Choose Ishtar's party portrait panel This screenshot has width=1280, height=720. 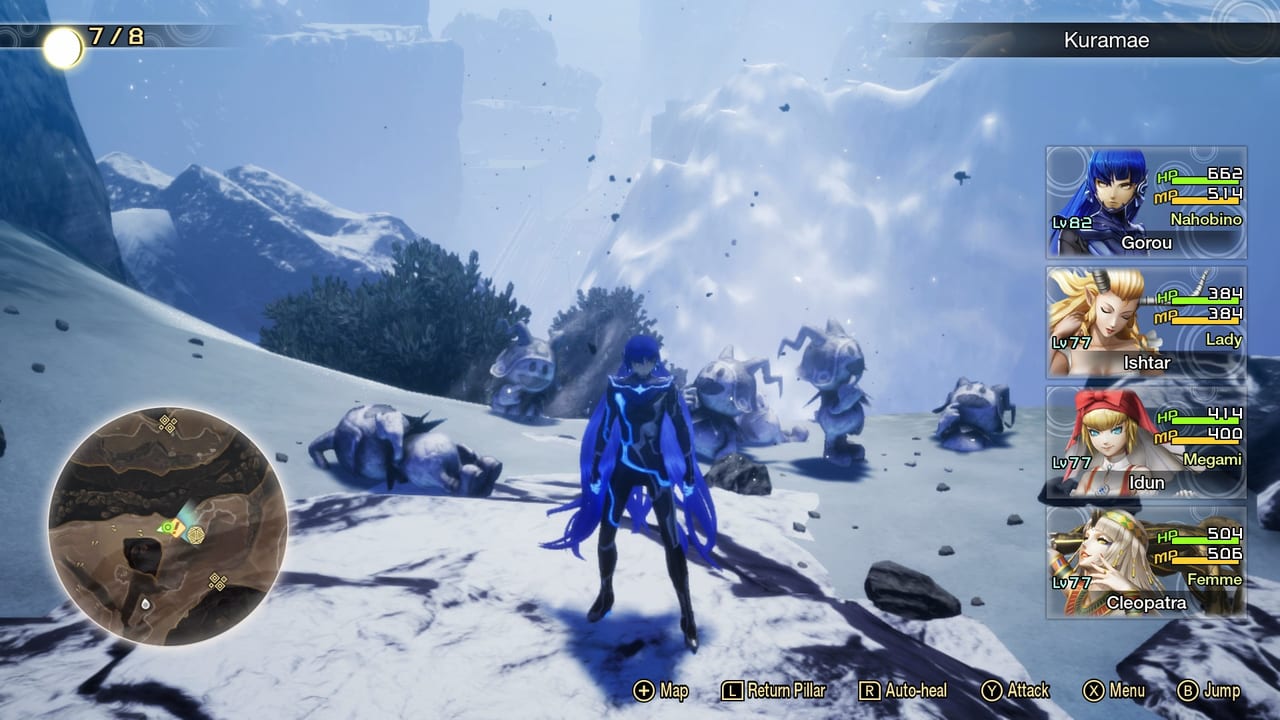pyautogui.click(x=1146, y=322)
